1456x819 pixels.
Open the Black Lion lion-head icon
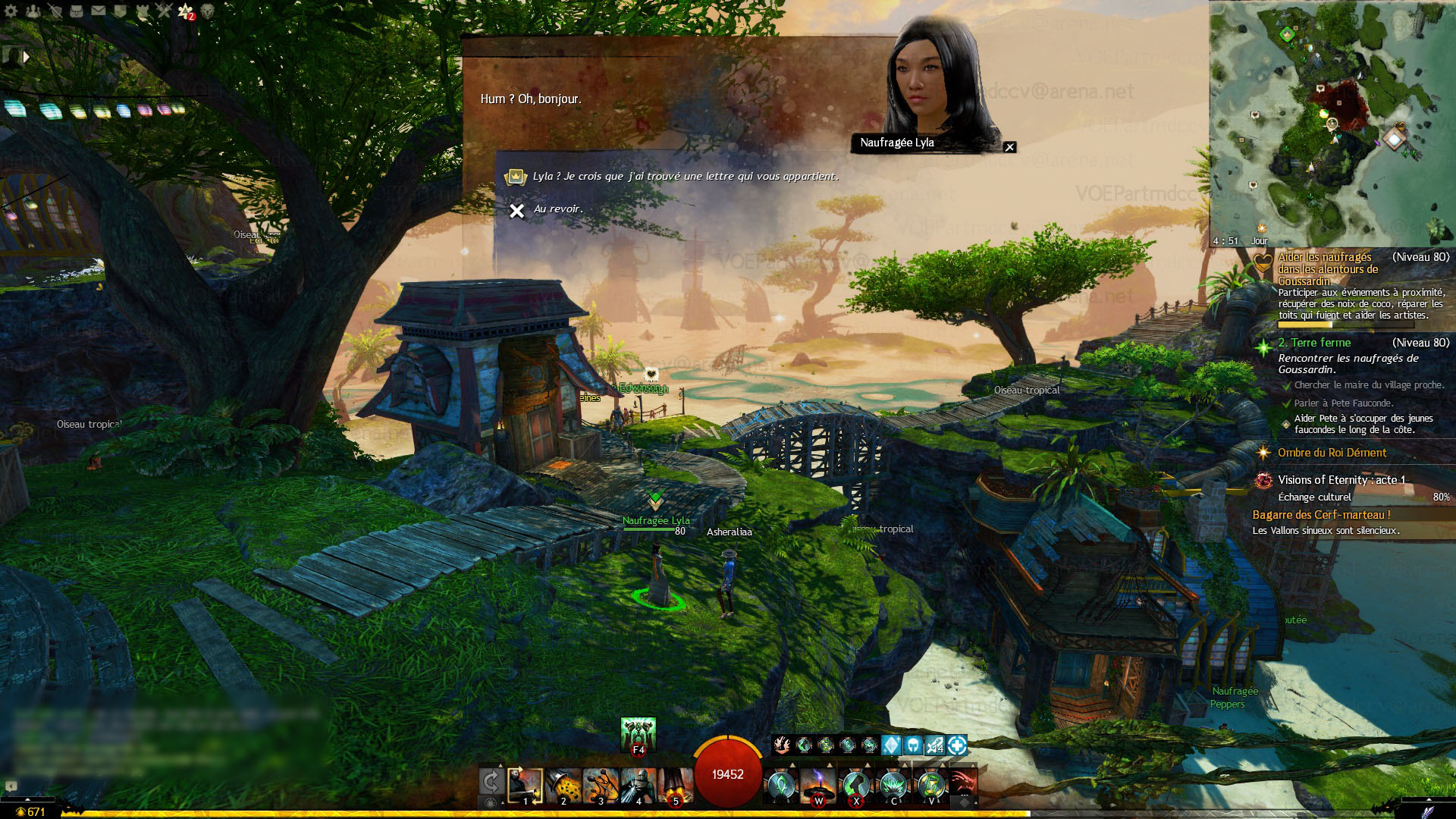(x=207, y=11)
